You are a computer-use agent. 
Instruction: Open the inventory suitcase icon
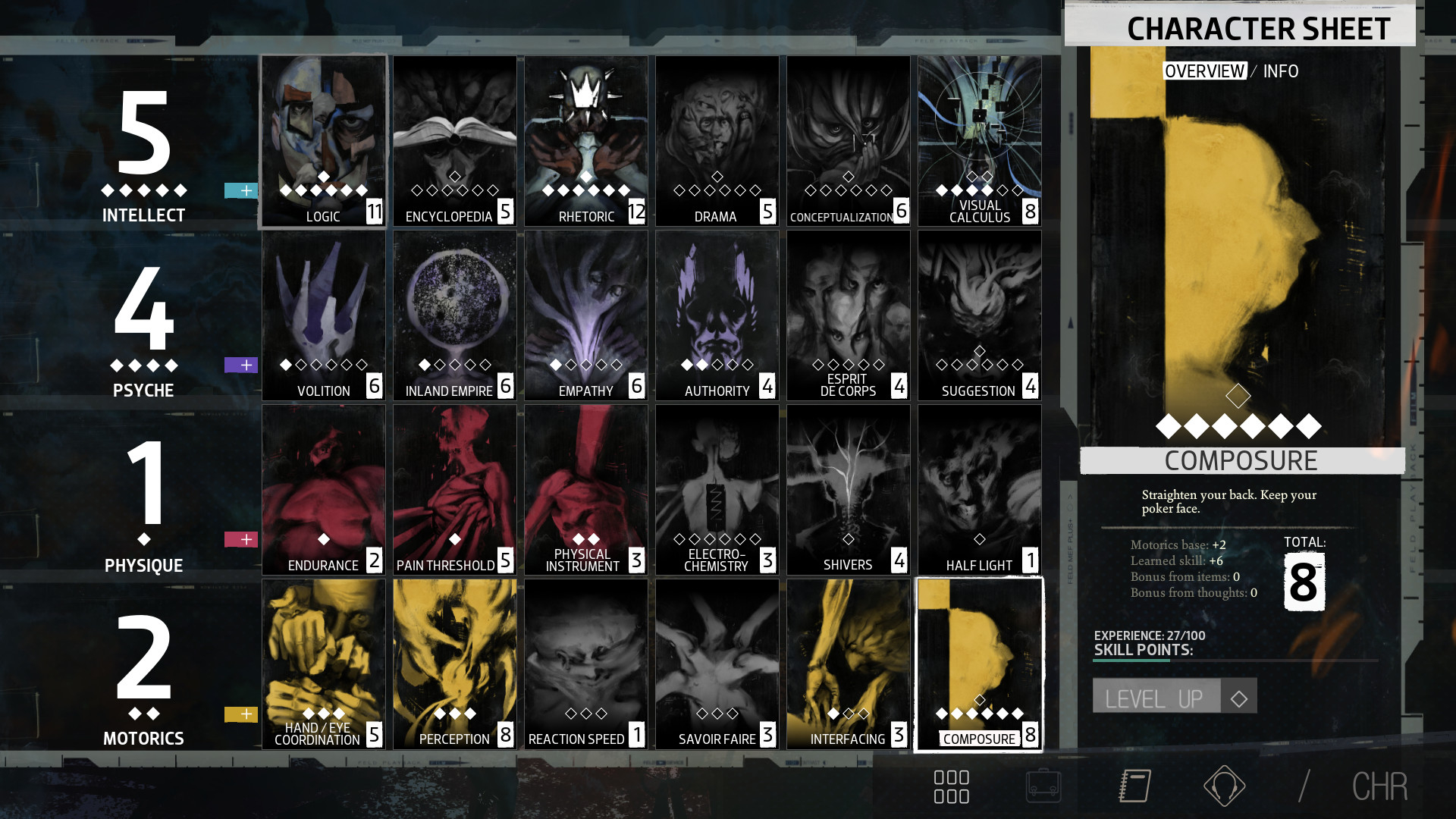pos(1043,786)
